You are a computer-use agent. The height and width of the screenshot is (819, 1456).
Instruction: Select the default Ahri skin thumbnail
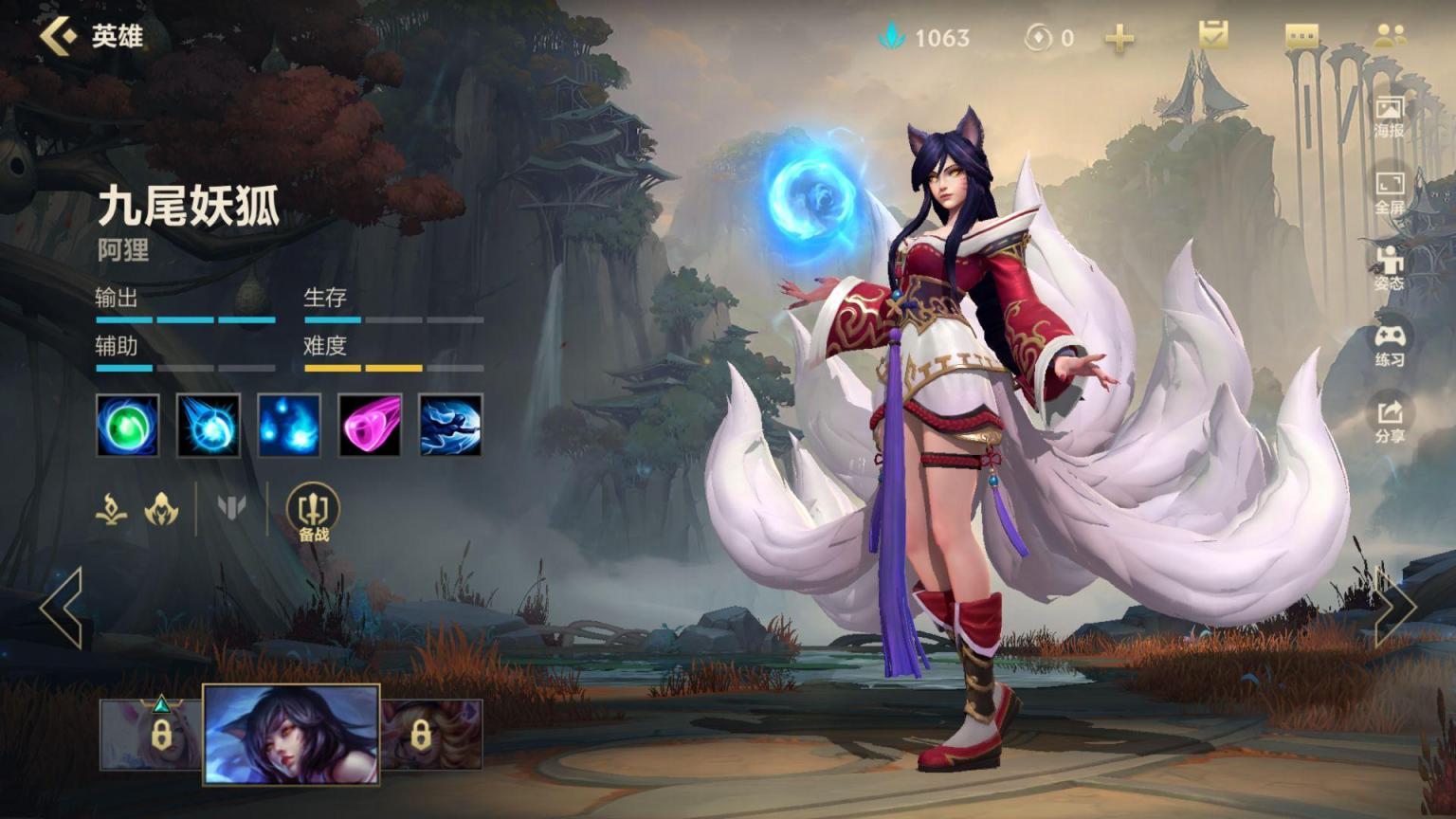pos(291,735)
